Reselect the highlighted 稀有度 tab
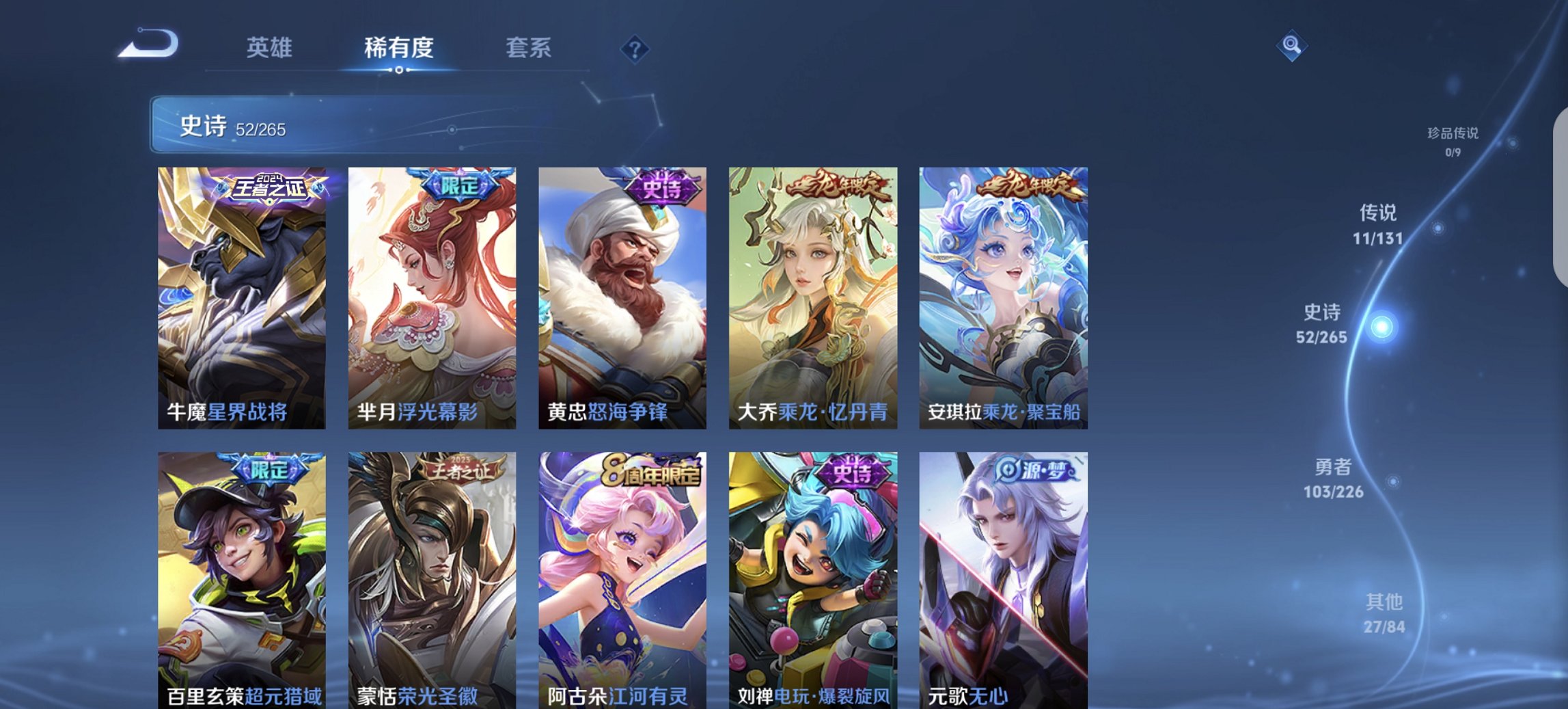 [x=399, y=48]
